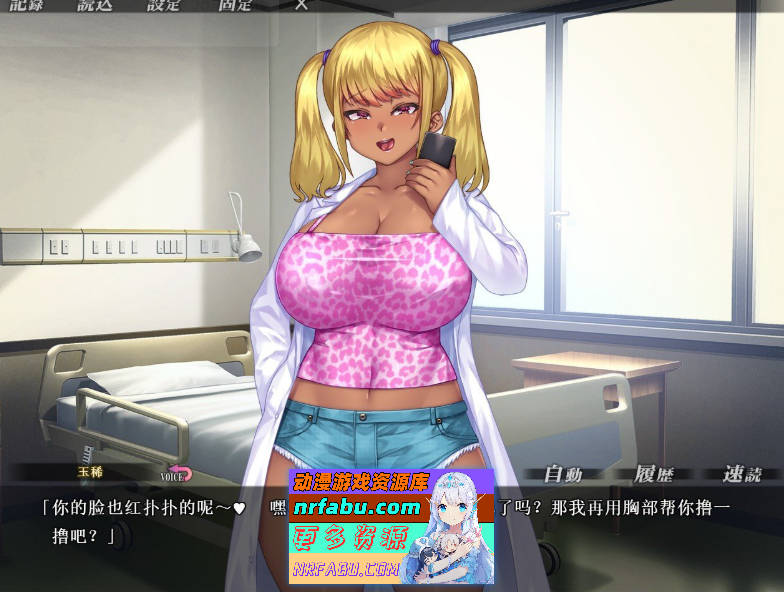
Task: Close the top menu with the X
Action: [x=301, y=4]
